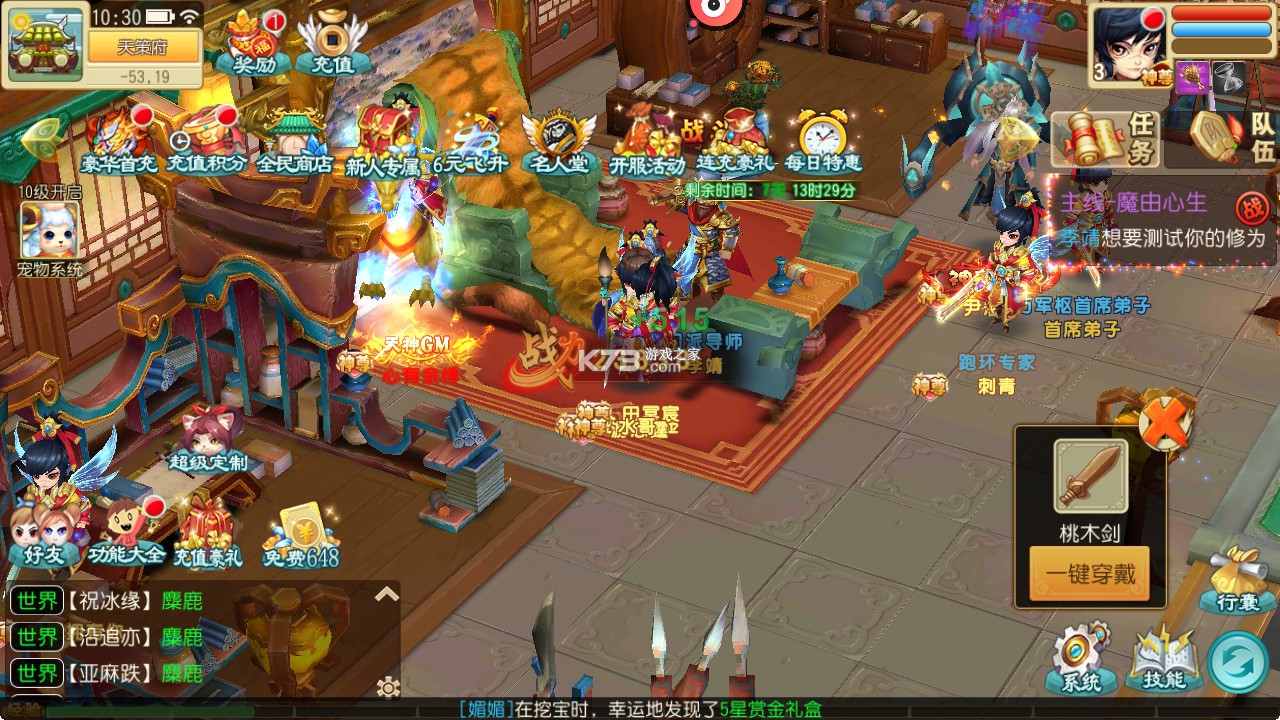Screen dimensions: 1280x720
Task: Switch to the 任务 quest tab
Action: click(1106, 138)
